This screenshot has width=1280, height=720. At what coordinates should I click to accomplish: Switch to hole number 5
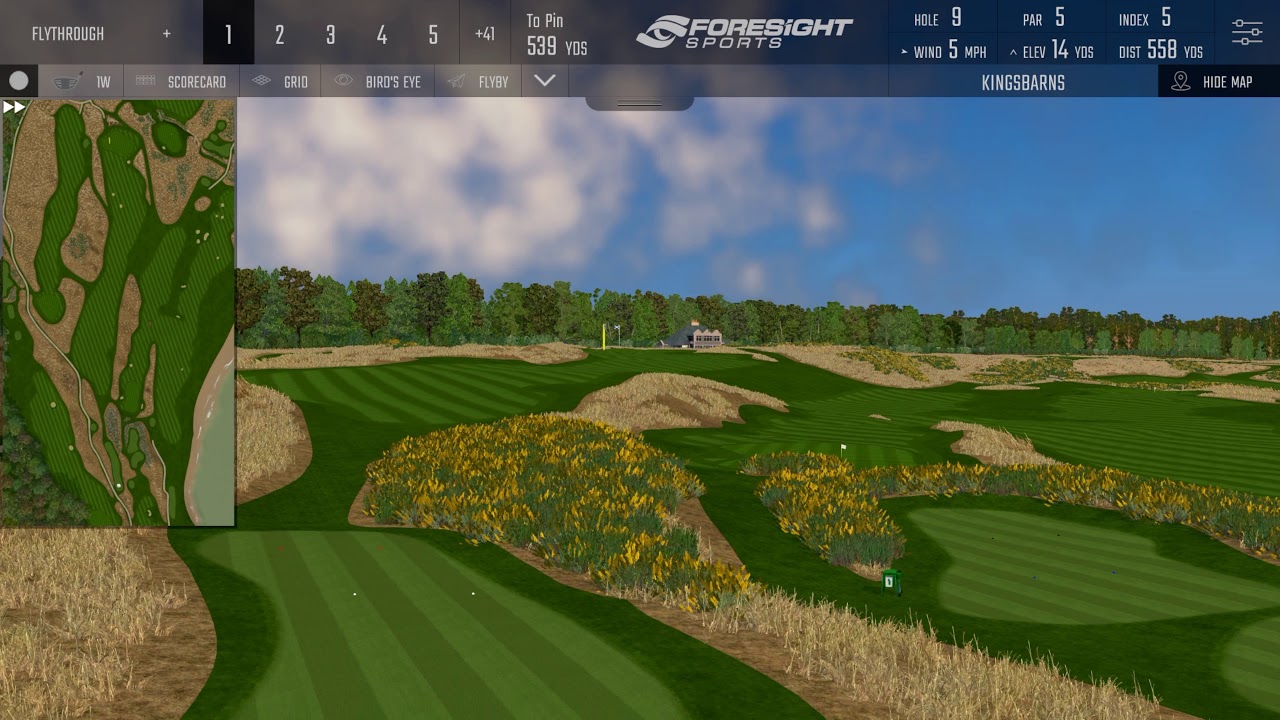pos(432,35)
